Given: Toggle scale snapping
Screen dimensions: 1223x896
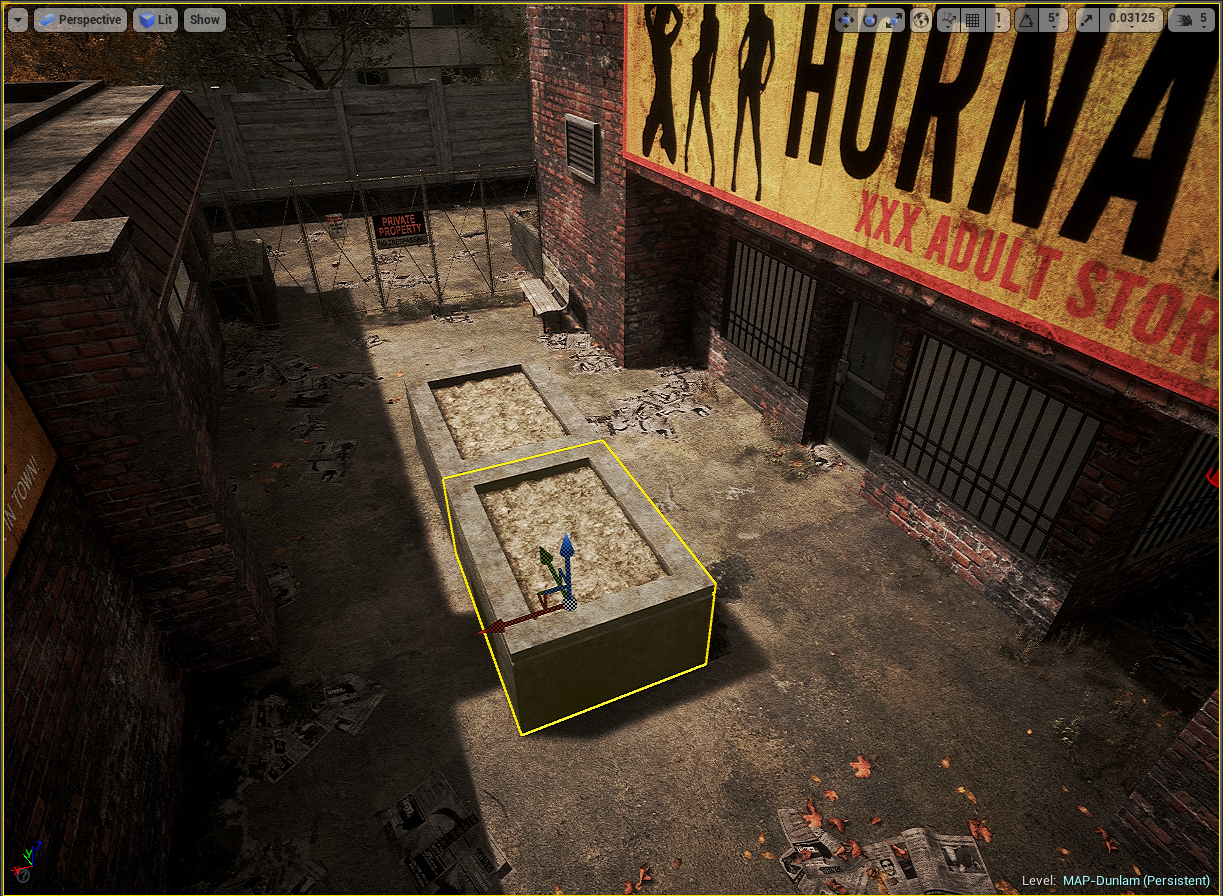Looking at the screenshot, I should click(1086, 19).
